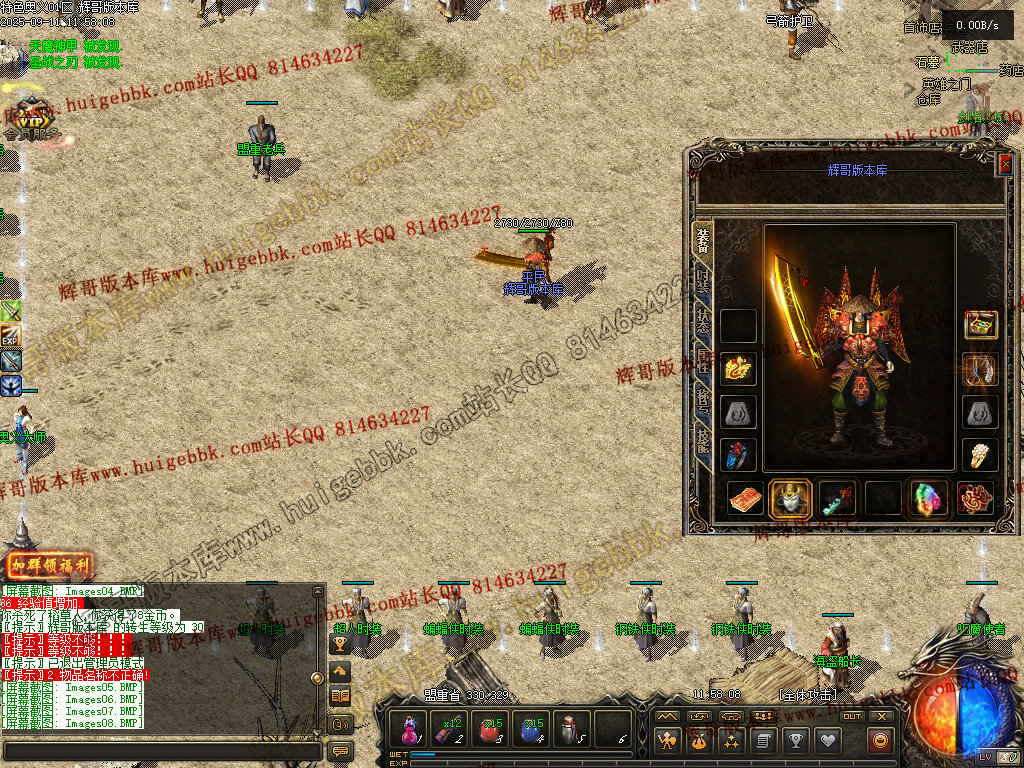The height and width of the screenshot is (768, 1024).
Task: Click the heart icon on the bottom bar
Action: [827, 741]
